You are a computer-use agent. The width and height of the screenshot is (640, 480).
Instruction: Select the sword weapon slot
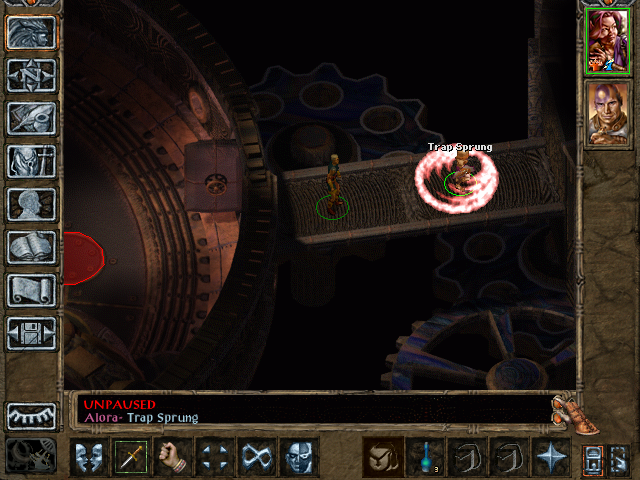(x=131, y=458)
